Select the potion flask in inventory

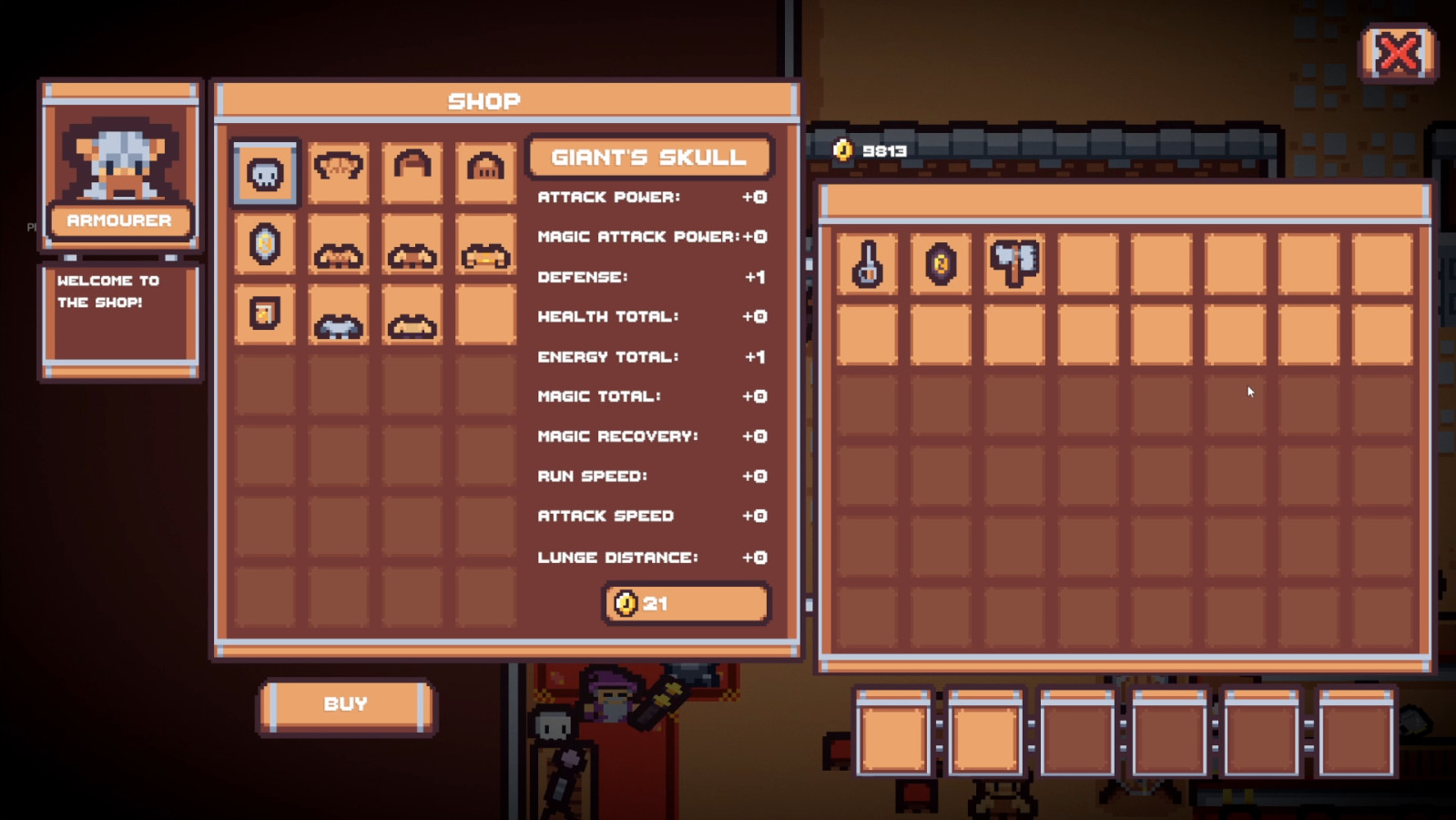pyautogui.click(x=867, y=264)
